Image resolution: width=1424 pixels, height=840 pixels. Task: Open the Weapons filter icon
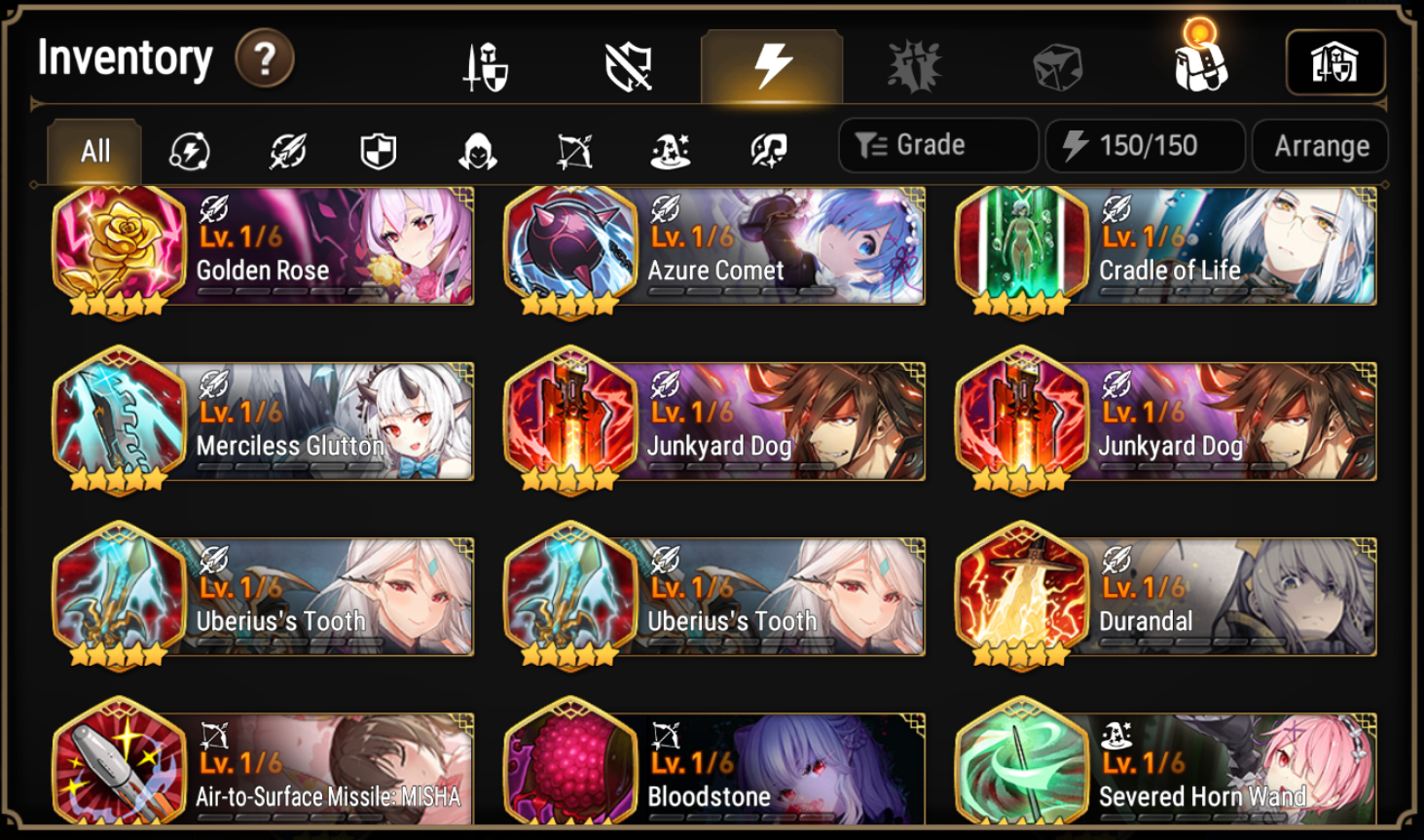click(283, 148)
